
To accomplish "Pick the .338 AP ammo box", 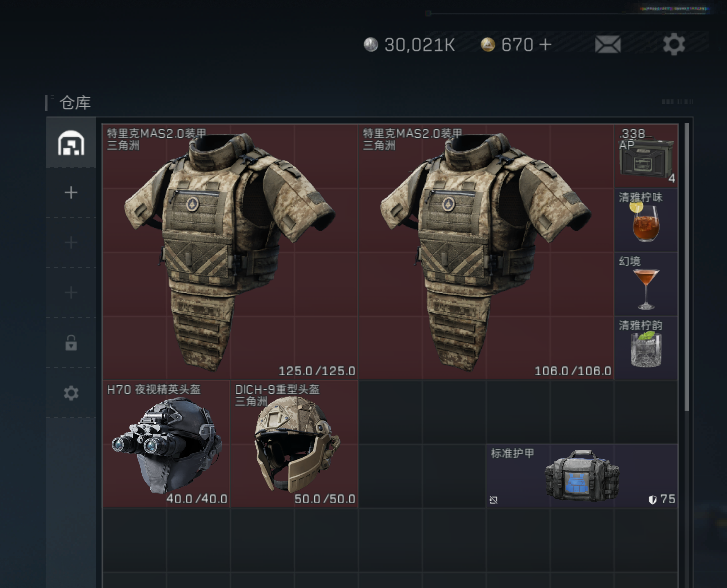I will [x=646, y=156].
